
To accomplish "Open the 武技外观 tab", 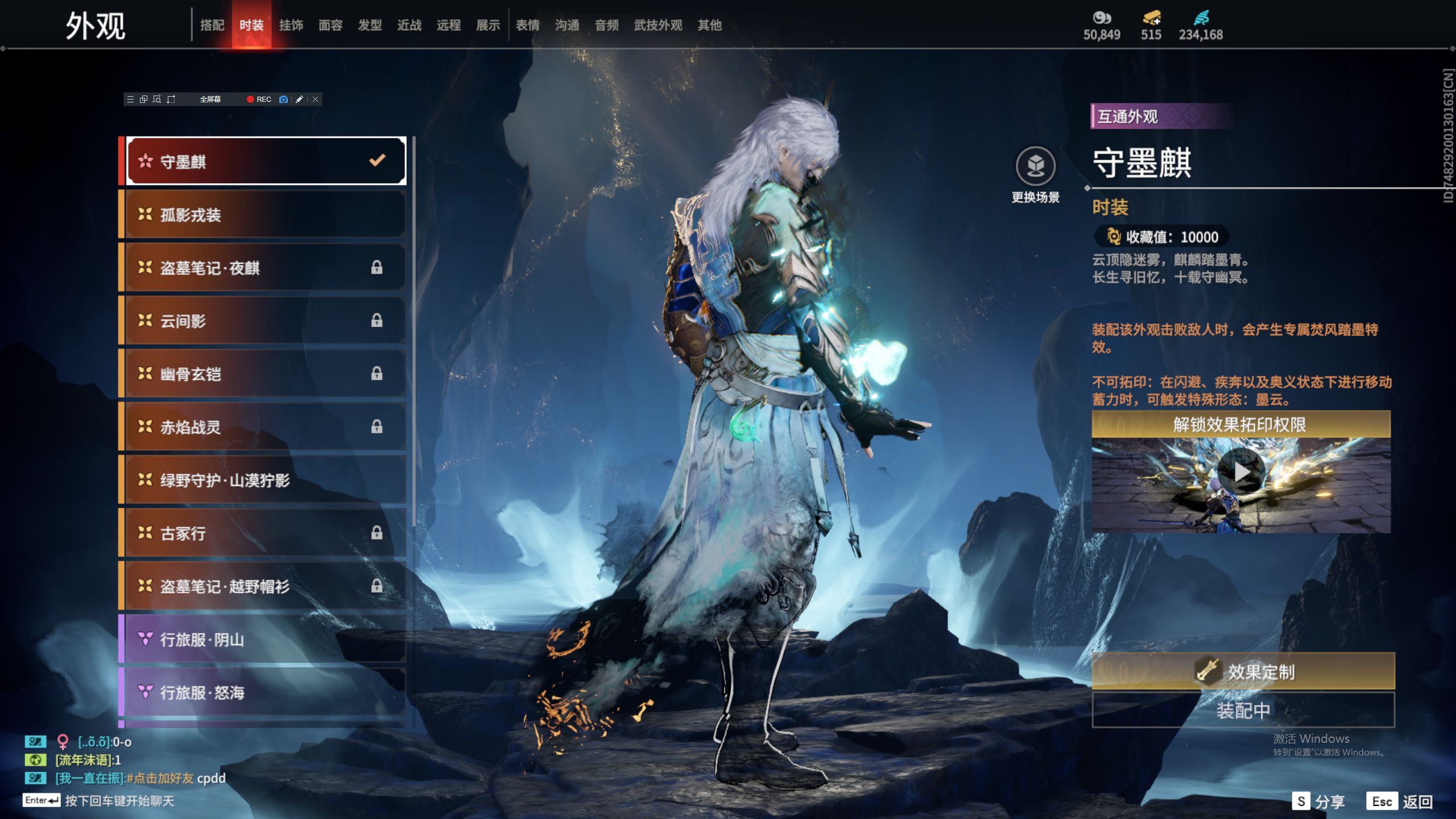I will coord(658,25).
